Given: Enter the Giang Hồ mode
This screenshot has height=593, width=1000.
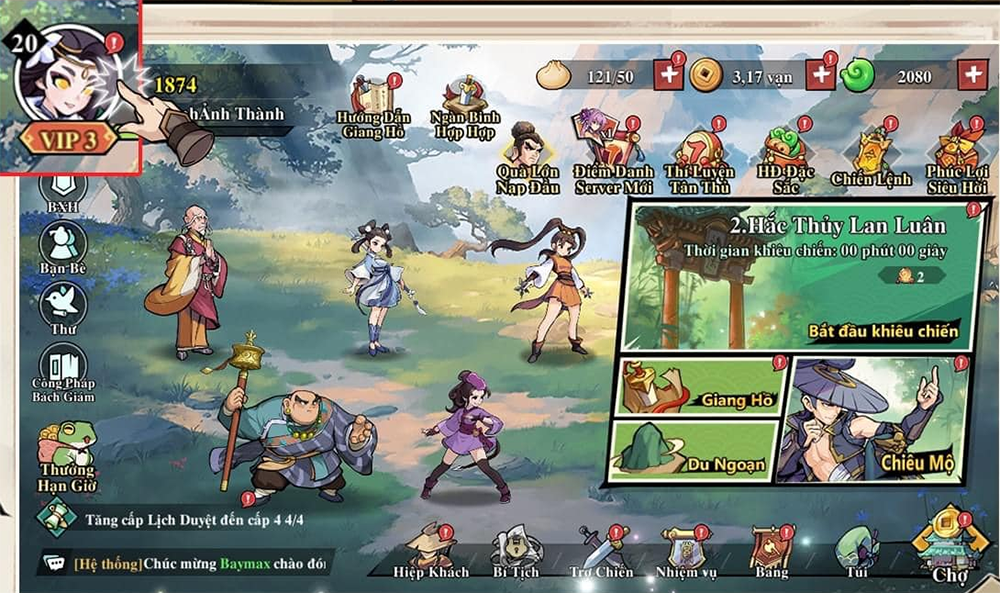Looking at the screenshot, I should pyautogui.click(x=698, y=390).
